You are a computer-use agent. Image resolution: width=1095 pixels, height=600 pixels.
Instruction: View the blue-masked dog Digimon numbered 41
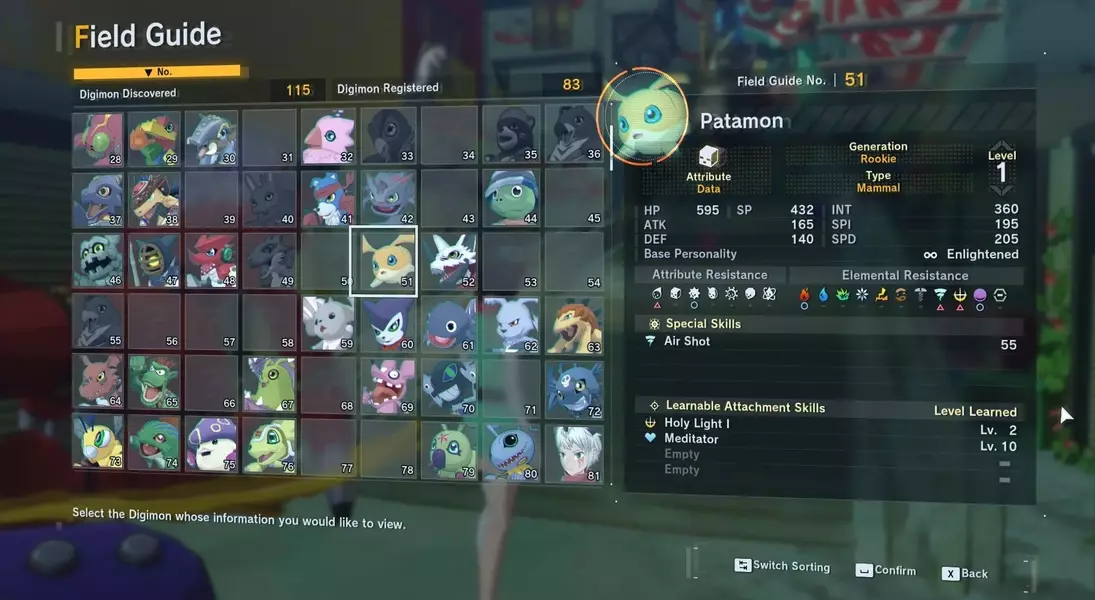tap(328, 198)
